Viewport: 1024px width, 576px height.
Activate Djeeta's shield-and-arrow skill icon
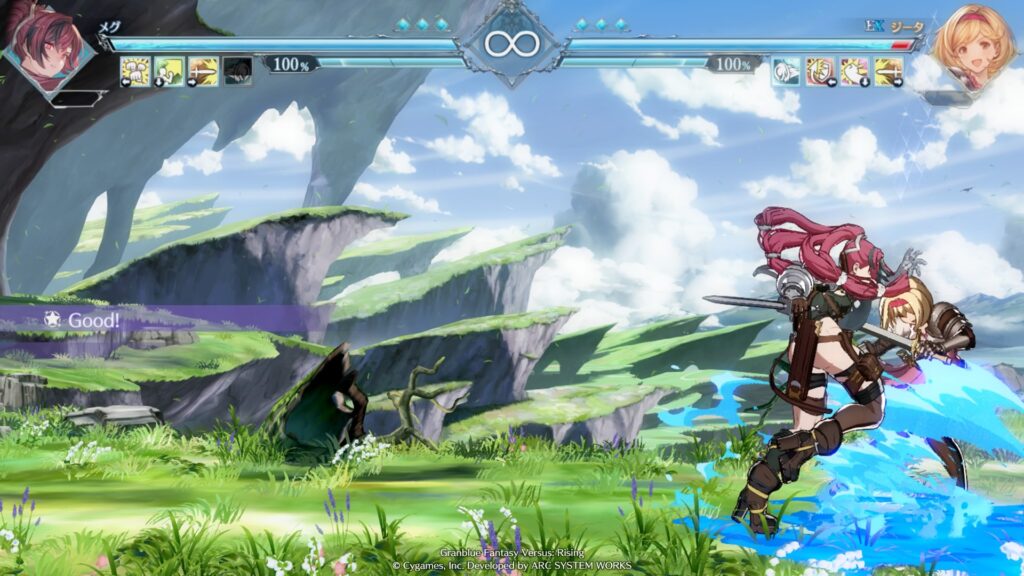tap(821, 71)
